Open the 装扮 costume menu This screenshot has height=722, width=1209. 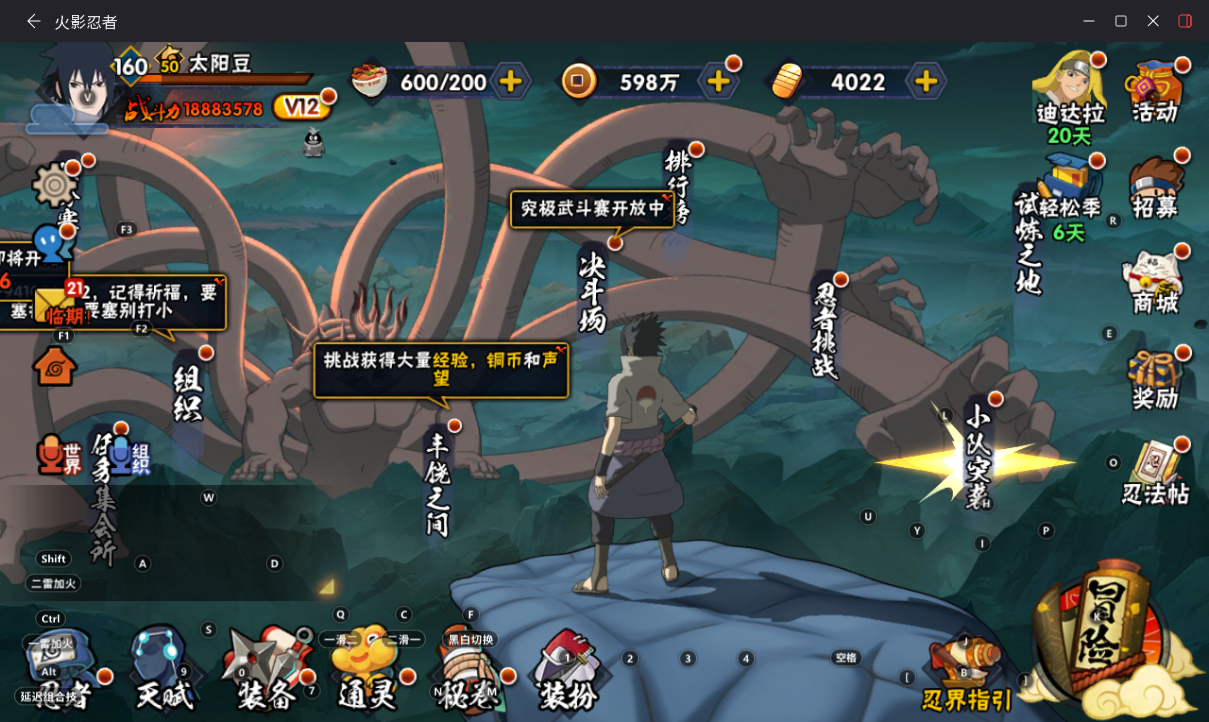567,672
